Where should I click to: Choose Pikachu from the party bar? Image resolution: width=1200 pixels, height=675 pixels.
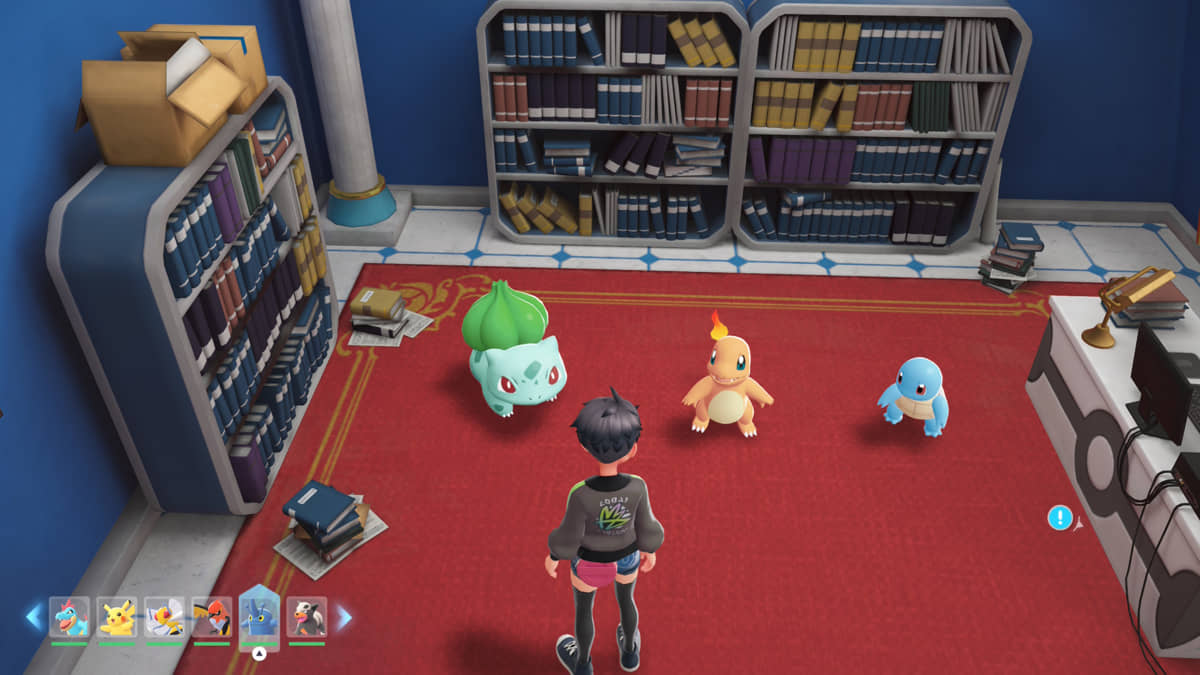tap(117, 617)
